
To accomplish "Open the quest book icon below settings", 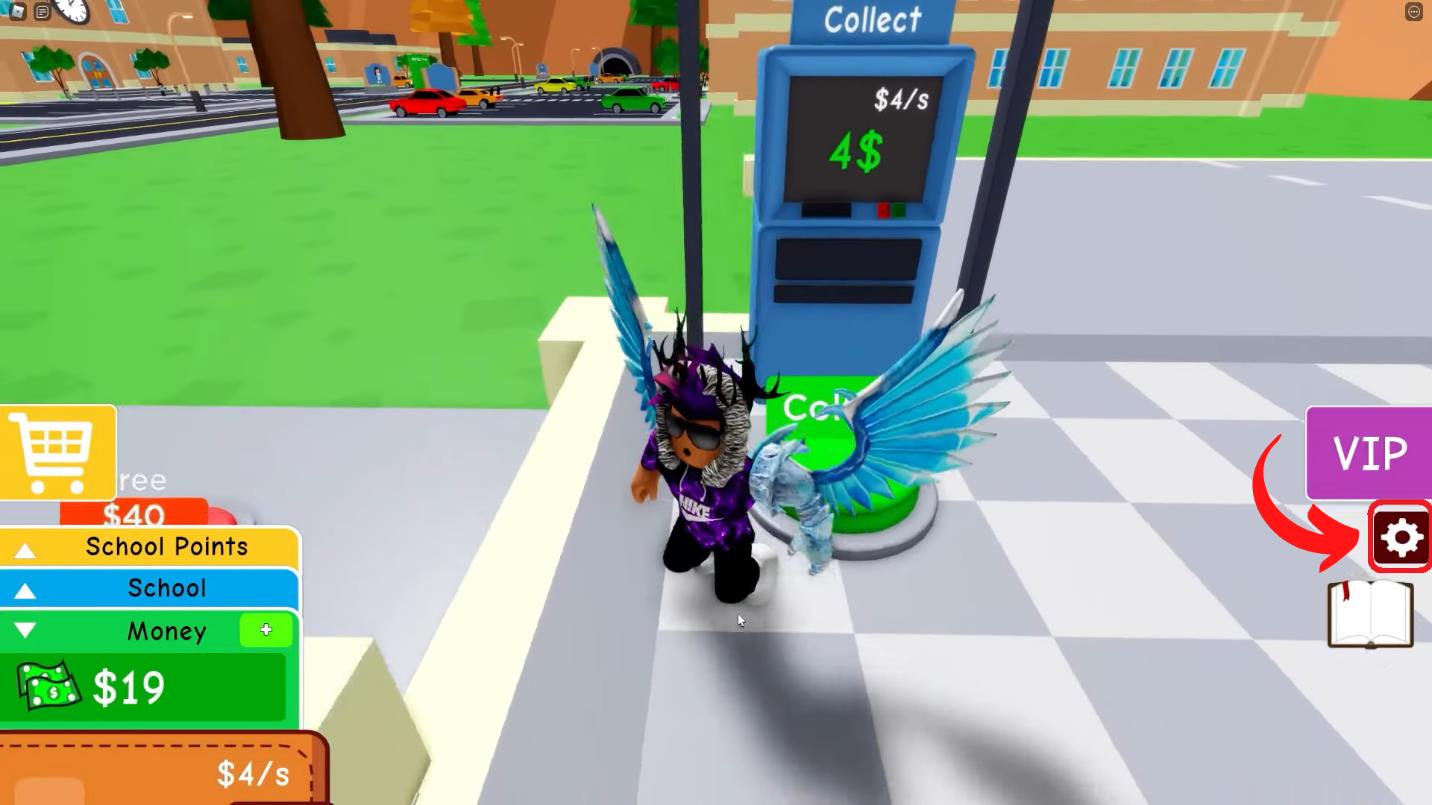I will (x=1370, y=617).
